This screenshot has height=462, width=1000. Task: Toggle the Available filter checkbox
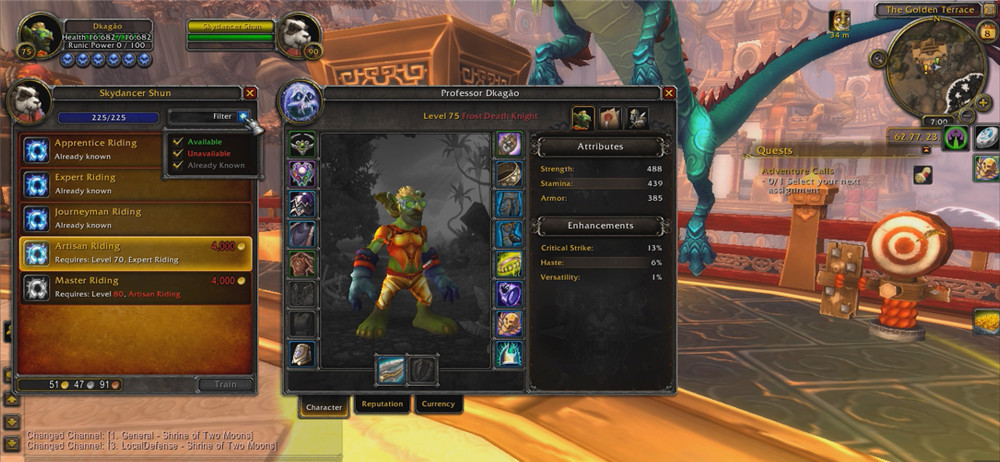click(x=178, y=141)
